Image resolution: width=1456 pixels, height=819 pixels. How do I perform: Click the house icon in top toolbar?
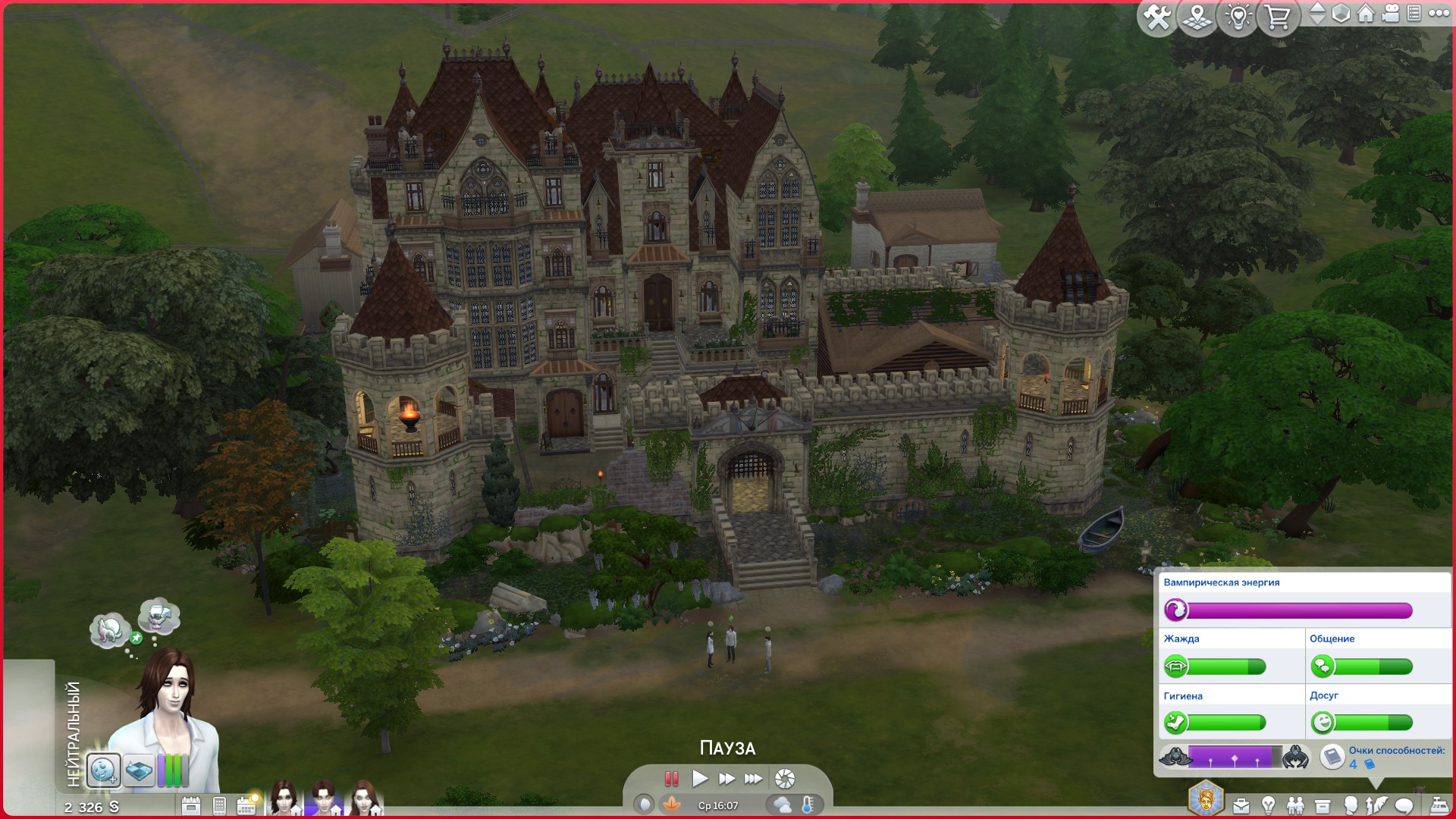tap(1366, 14)
